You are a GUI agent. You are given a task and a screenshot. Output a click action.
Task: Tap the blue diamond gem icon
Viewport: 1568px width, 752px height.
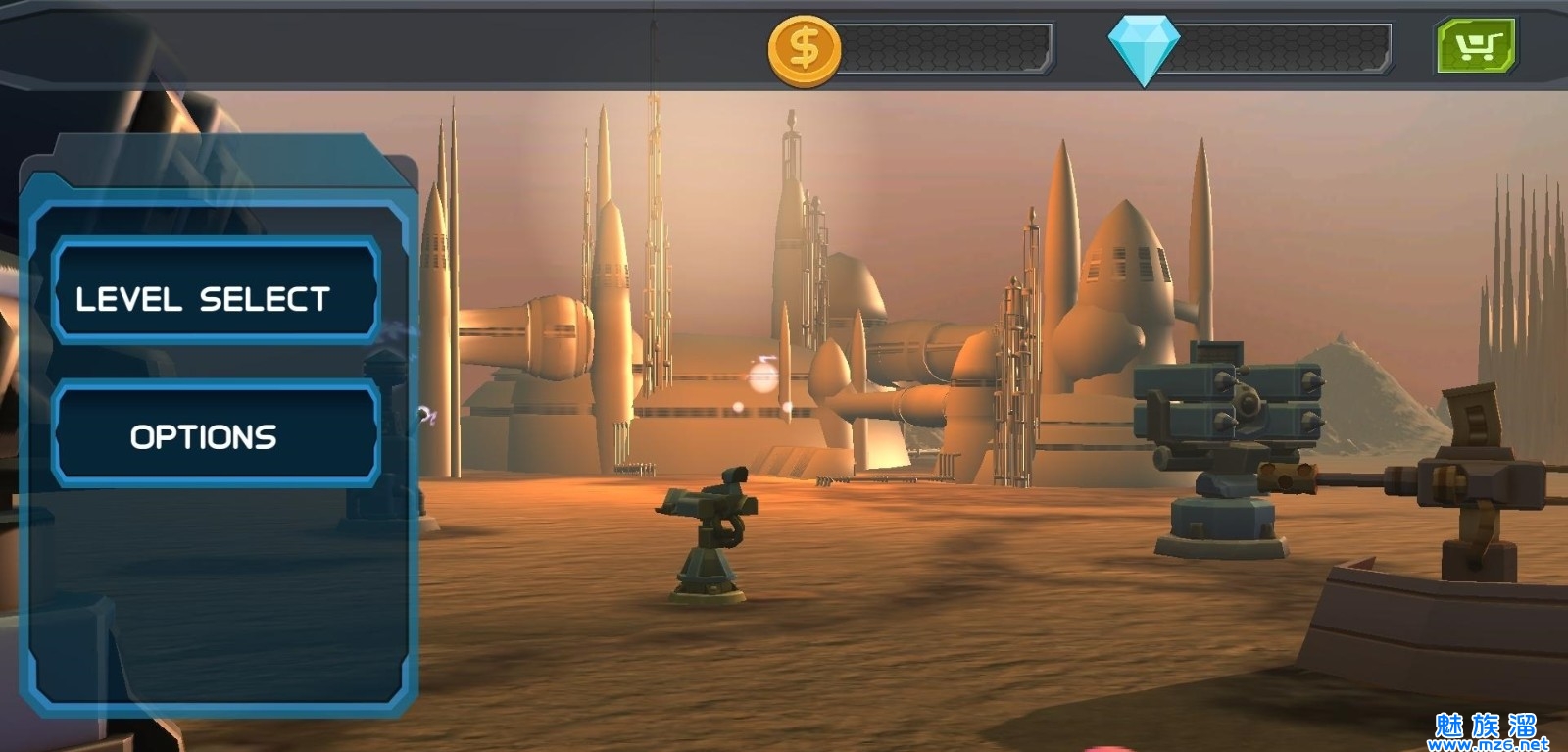coord(1143,49)
